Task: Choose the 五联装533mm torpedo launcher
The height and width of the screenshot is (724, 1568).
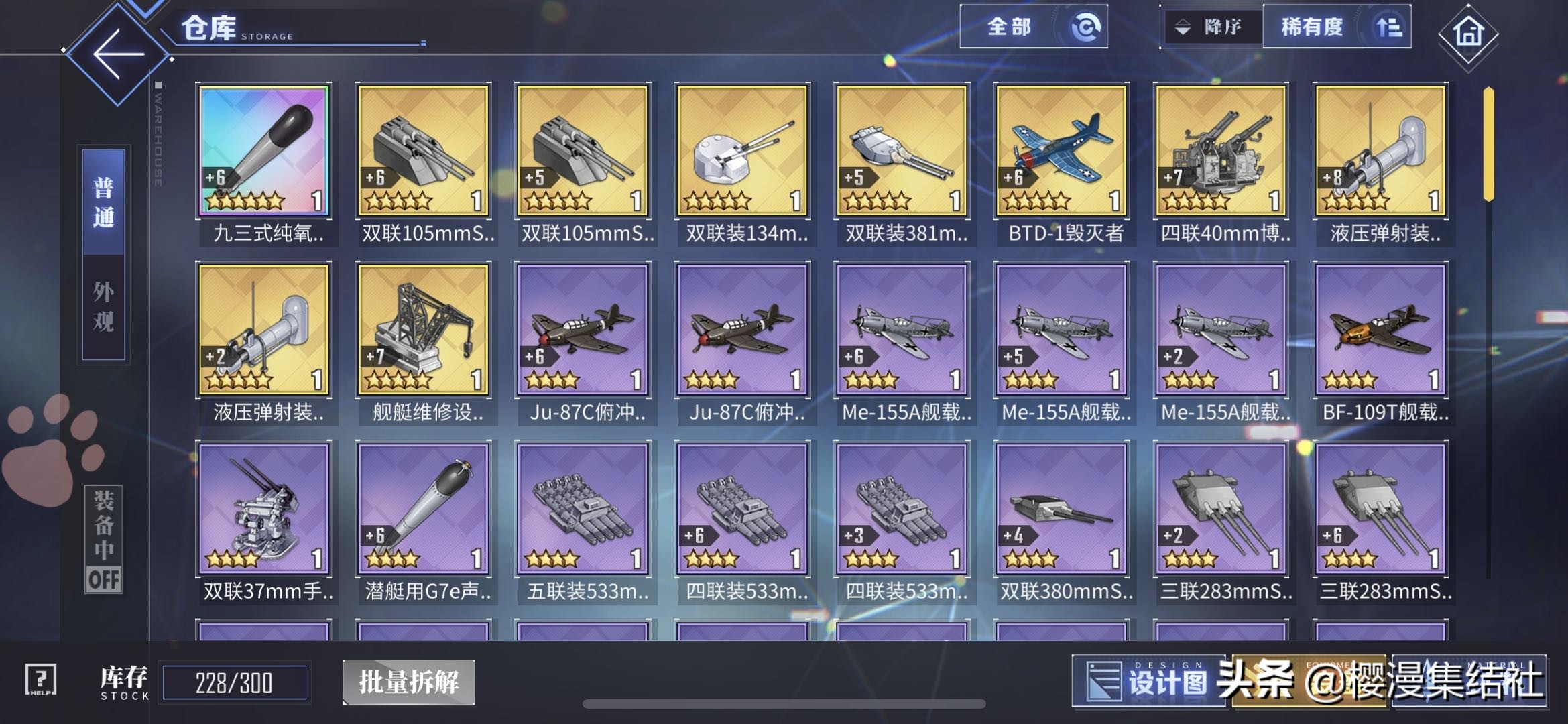Action: pos(583,509)
